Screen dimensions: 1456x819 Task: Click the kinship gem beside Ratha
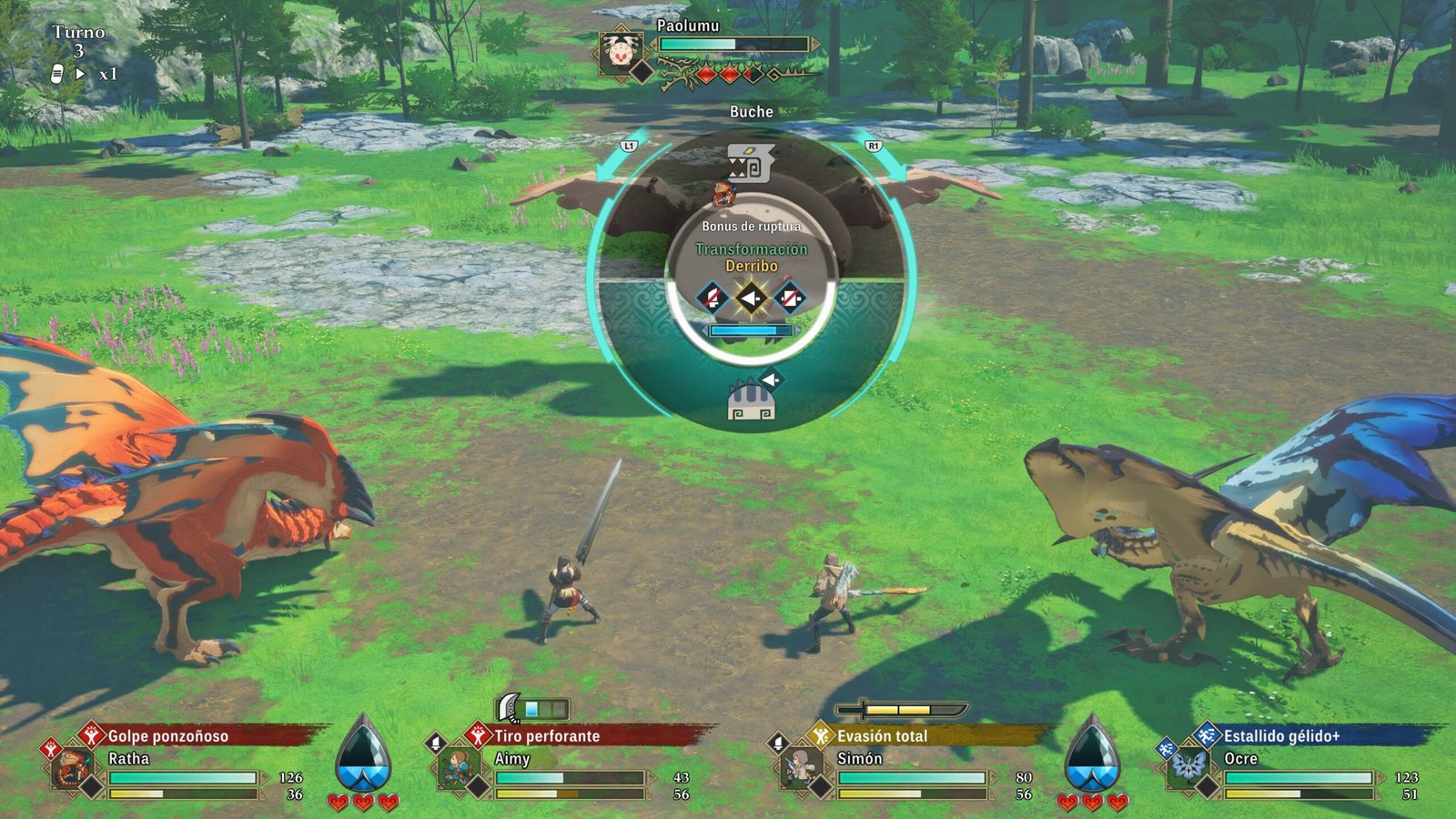pyautogui.click(x=363, y=757)
